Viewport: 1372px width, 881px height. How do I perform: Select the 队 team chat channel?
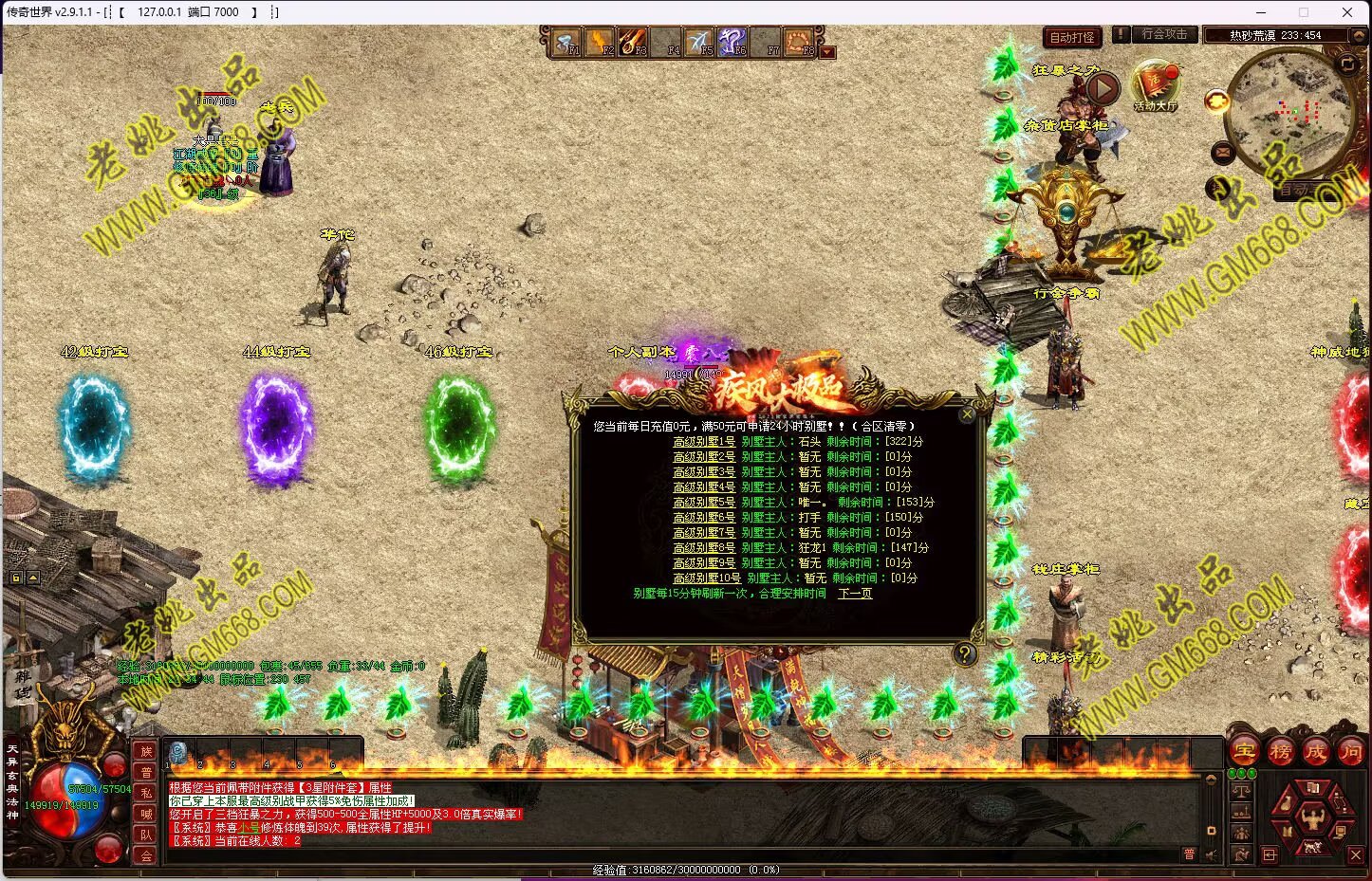145,835
